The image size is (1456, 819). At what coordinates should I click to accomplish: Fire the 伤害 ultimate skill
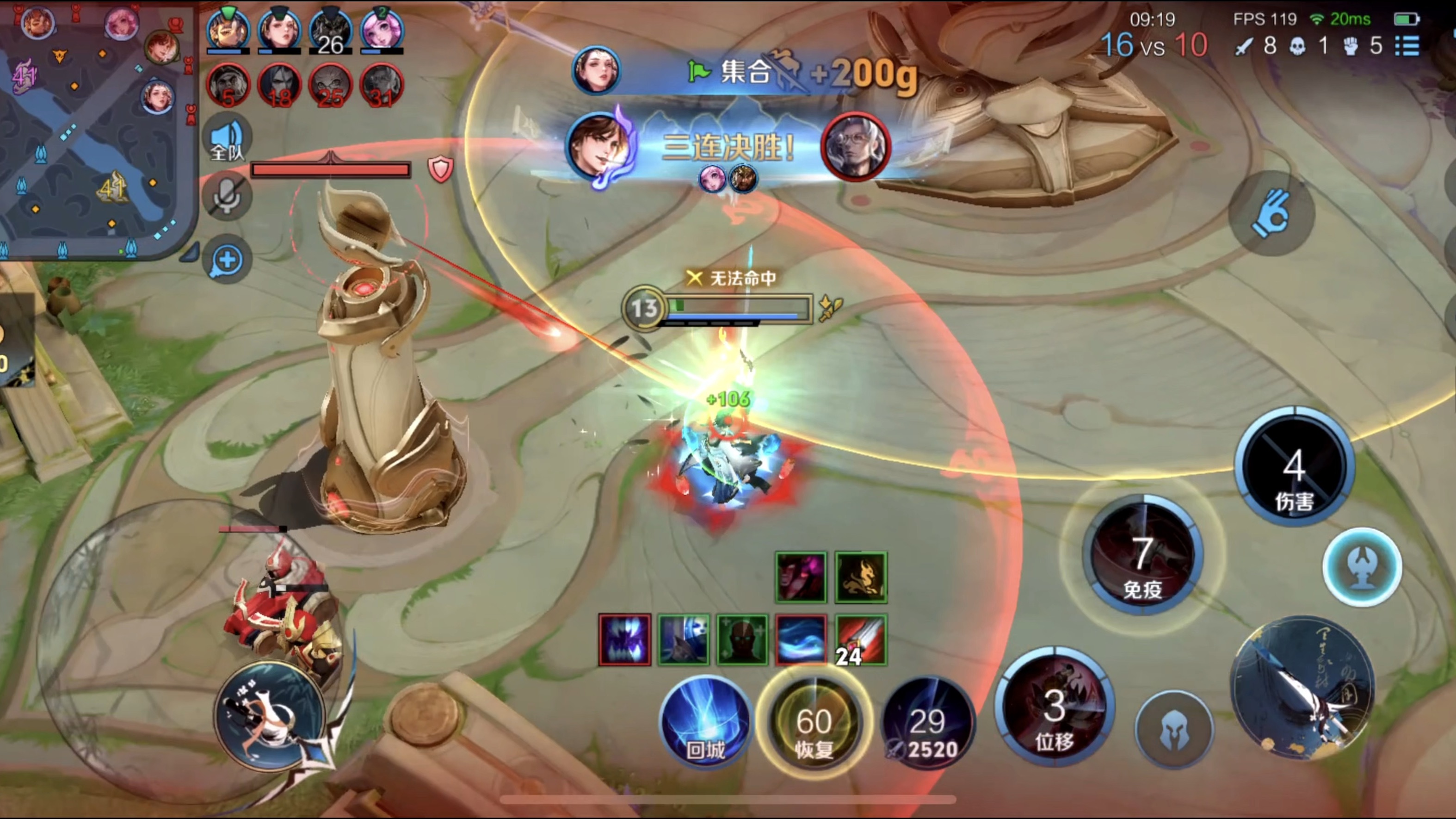click(x=1294, y=466)
